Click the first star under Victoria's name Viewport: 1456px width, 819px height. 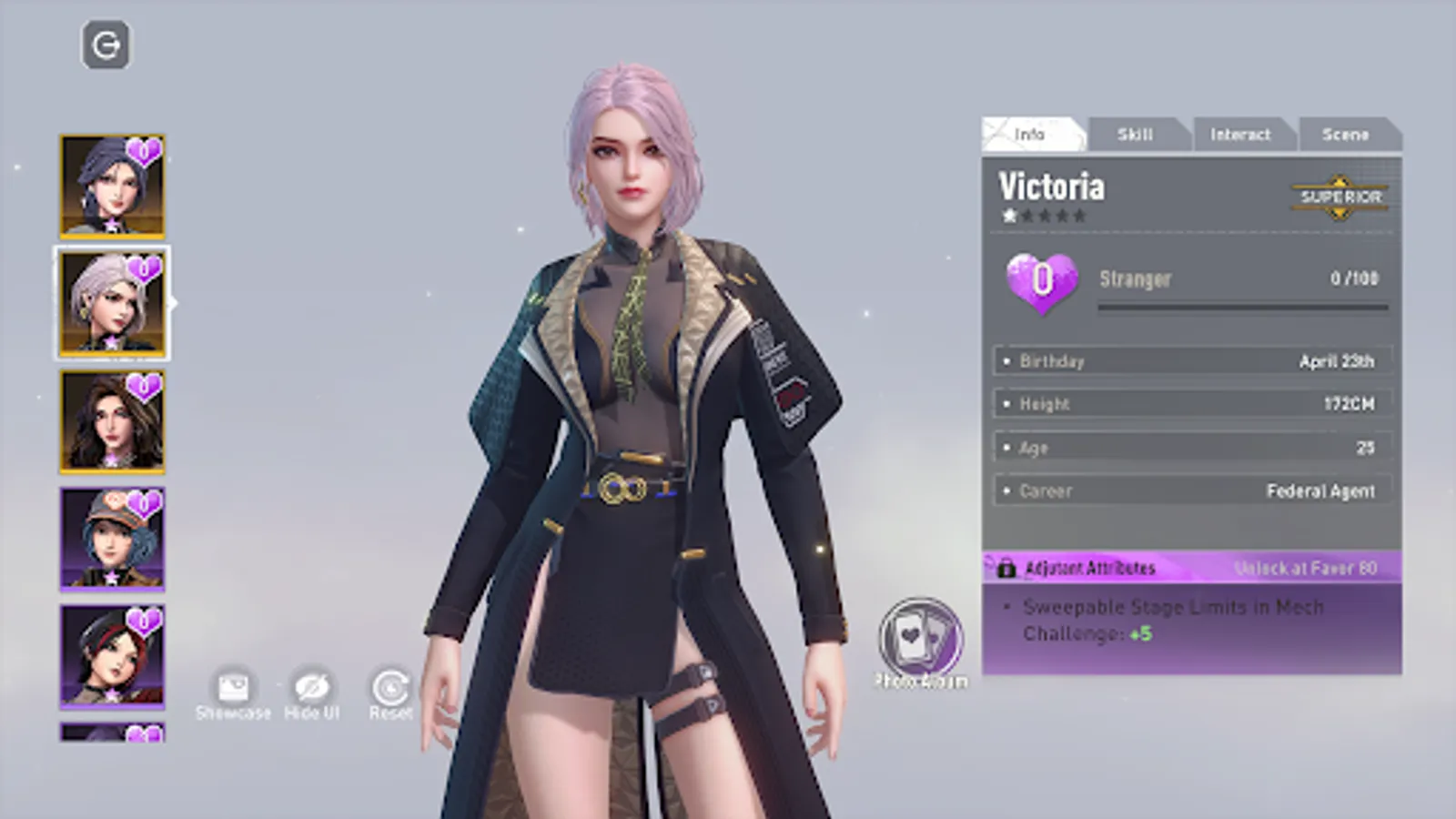1010,217
